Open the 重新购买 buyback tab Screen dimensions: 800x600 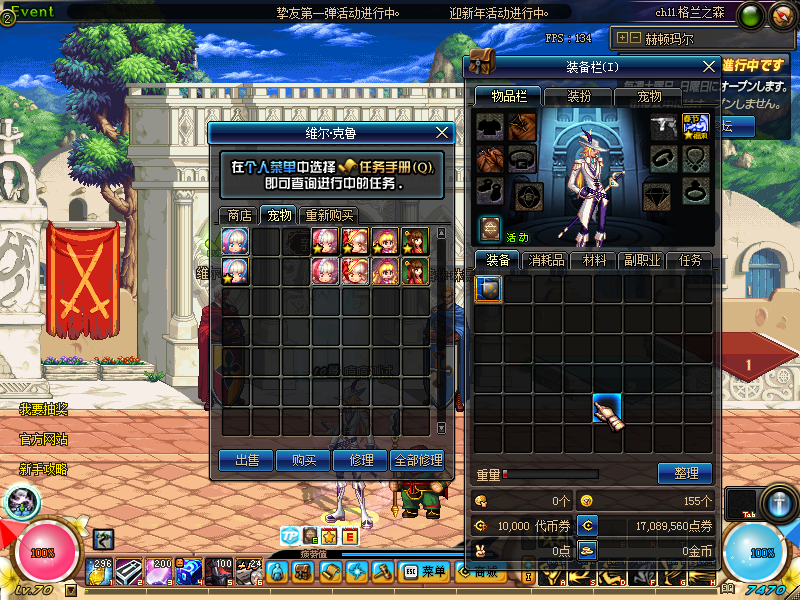tap(328, 215)
